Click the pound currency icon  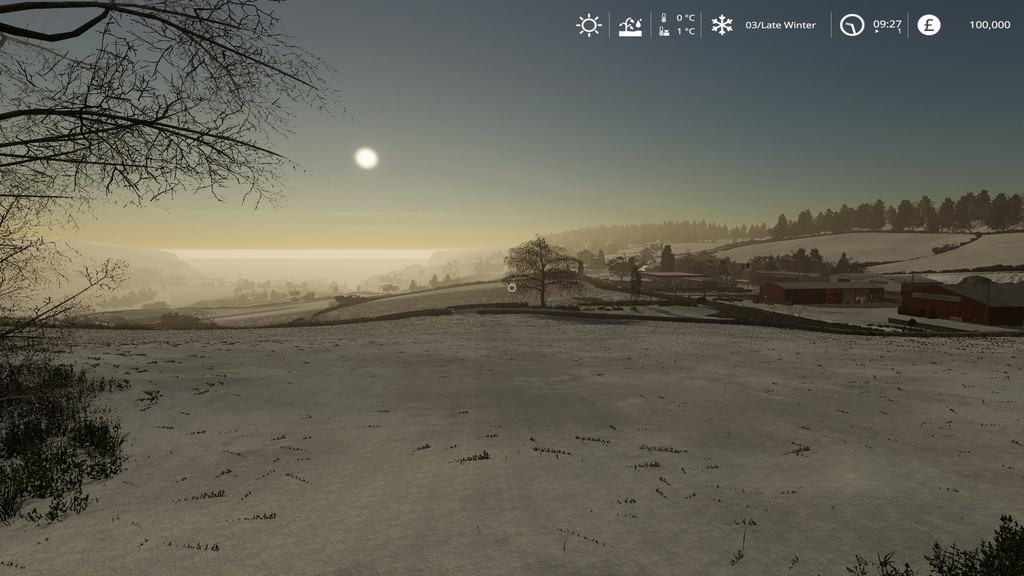tap(929, 25)
